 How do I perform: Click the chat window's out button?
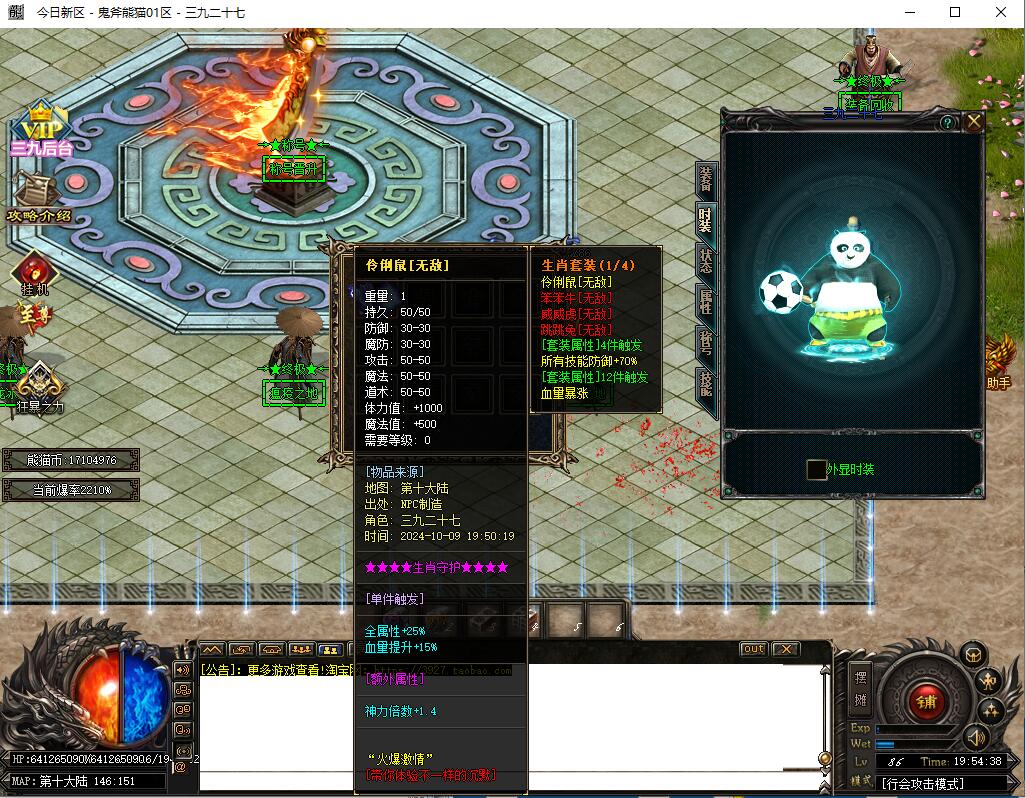753,649
